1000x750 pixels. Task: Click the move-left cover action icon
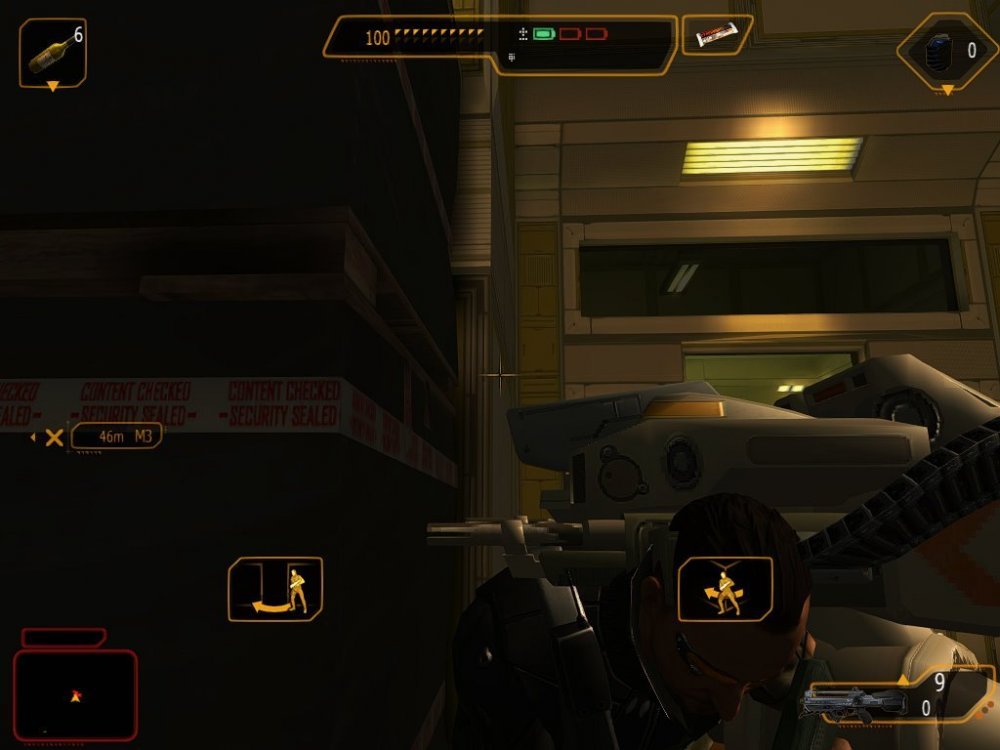pos(275,589)
